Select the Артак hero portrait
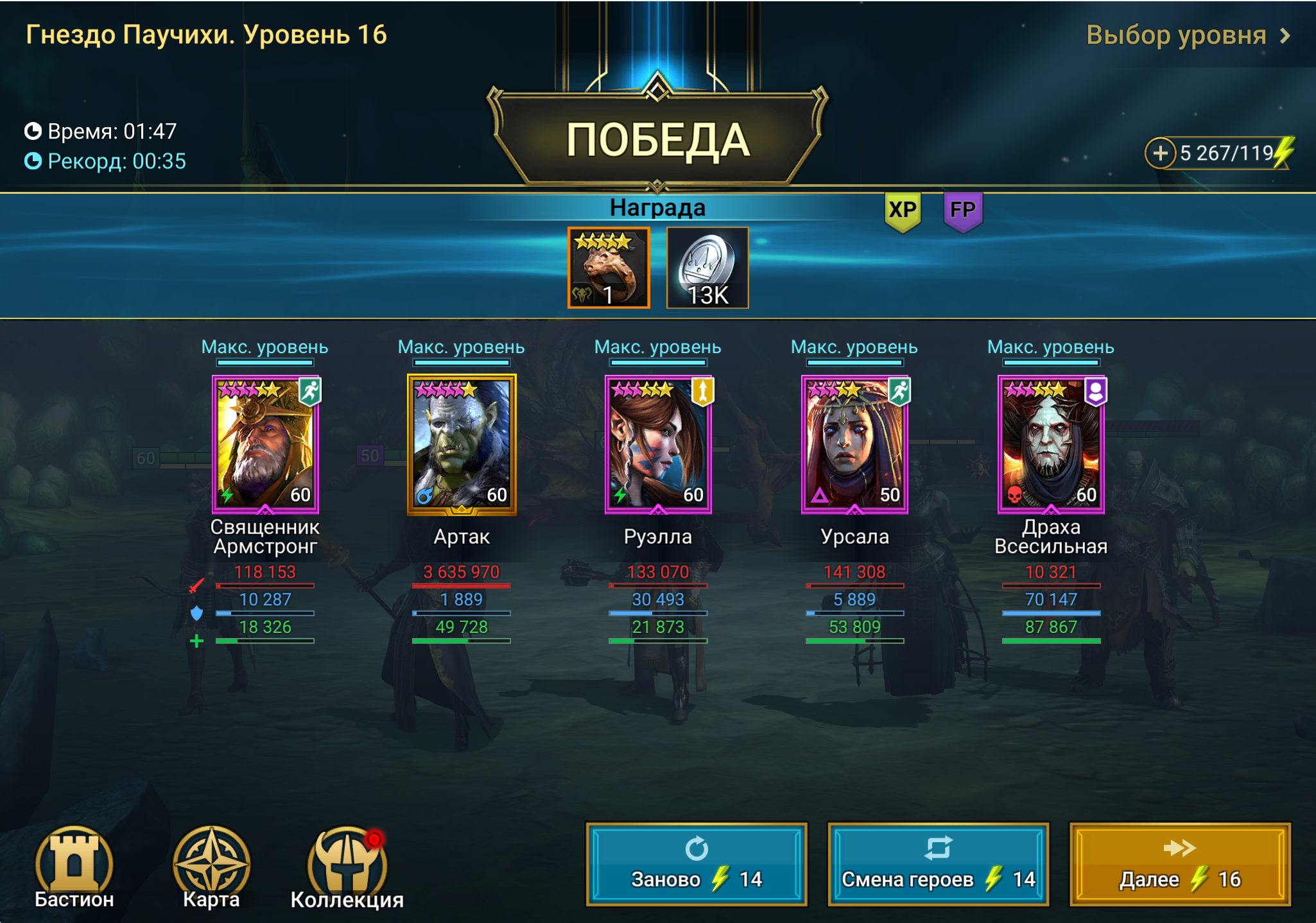 coord(462,444)
